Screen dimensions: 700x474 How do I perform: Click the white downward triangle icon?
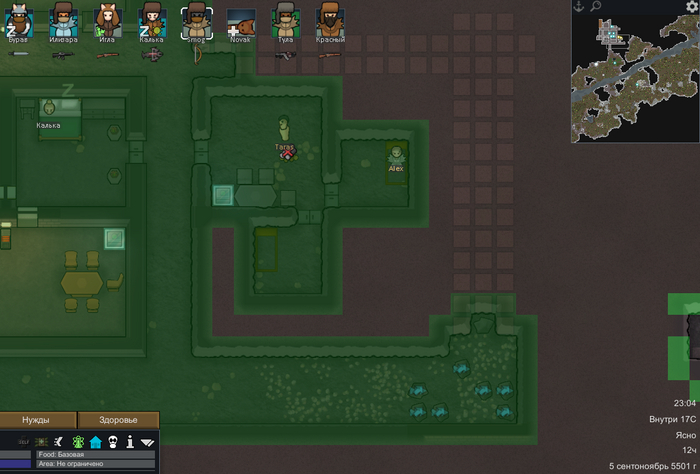147,441
